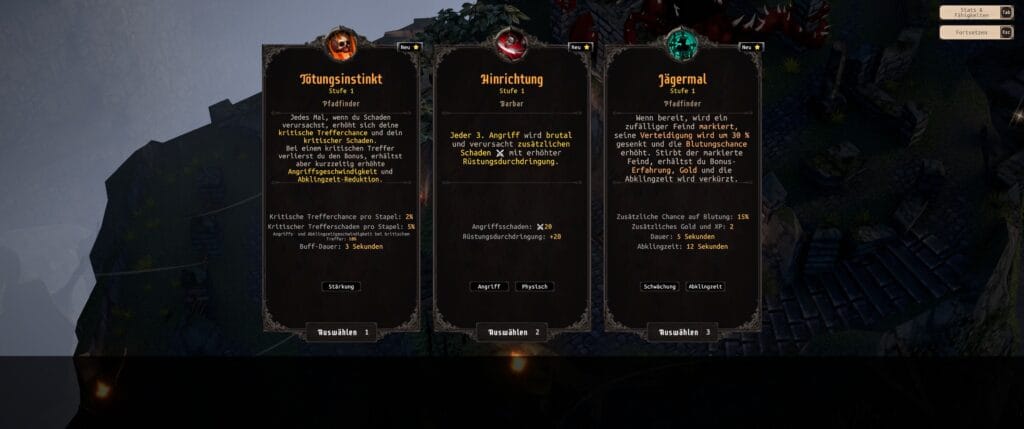Viewport: 1024px width, 429px height.
Task: Click the Fortsetzen button
Action: pyautogui.click(x=976, y=32)
